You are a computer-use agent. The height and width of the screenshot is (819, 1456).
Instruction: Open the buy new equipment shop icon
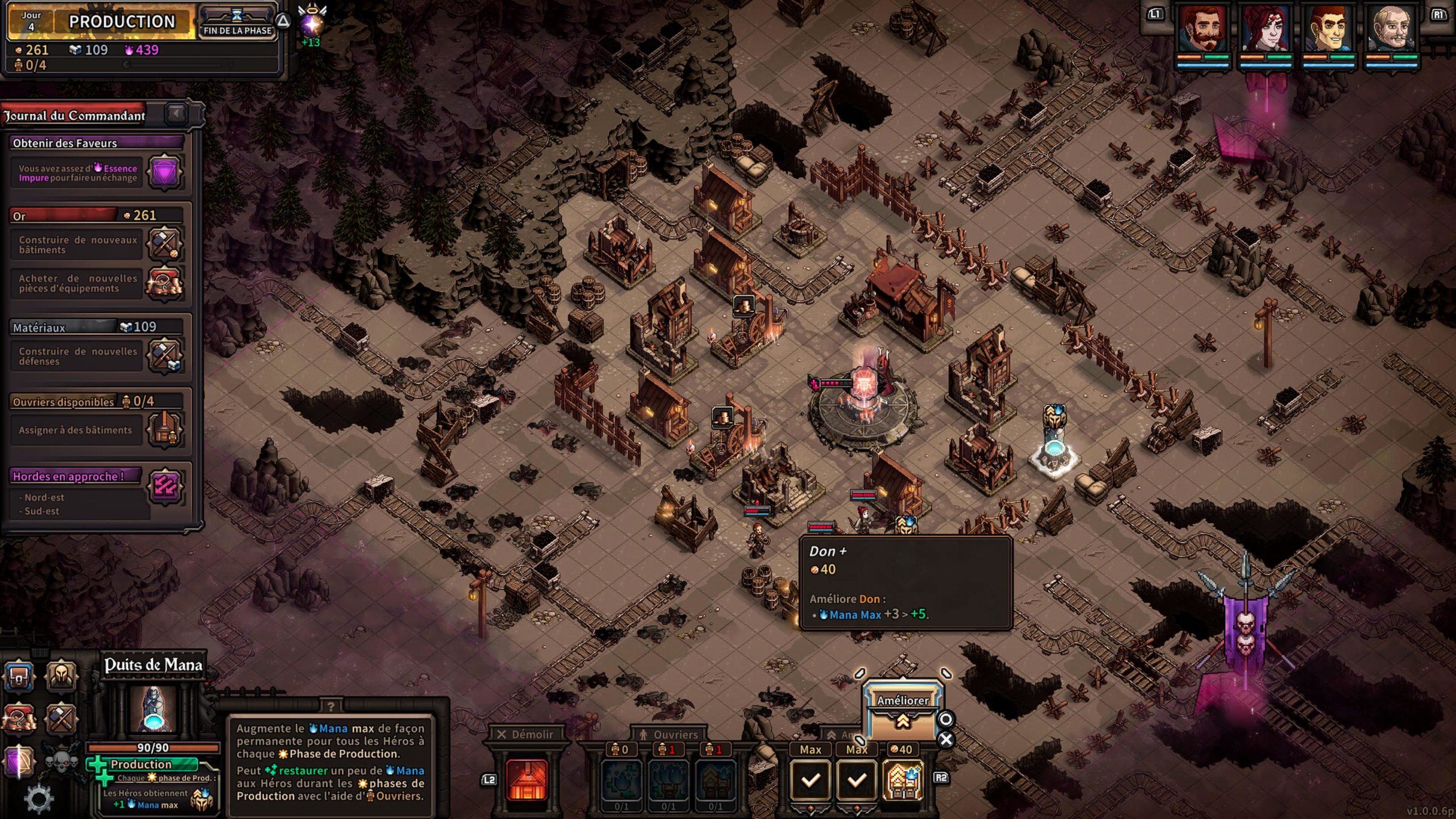click(164, 283)
